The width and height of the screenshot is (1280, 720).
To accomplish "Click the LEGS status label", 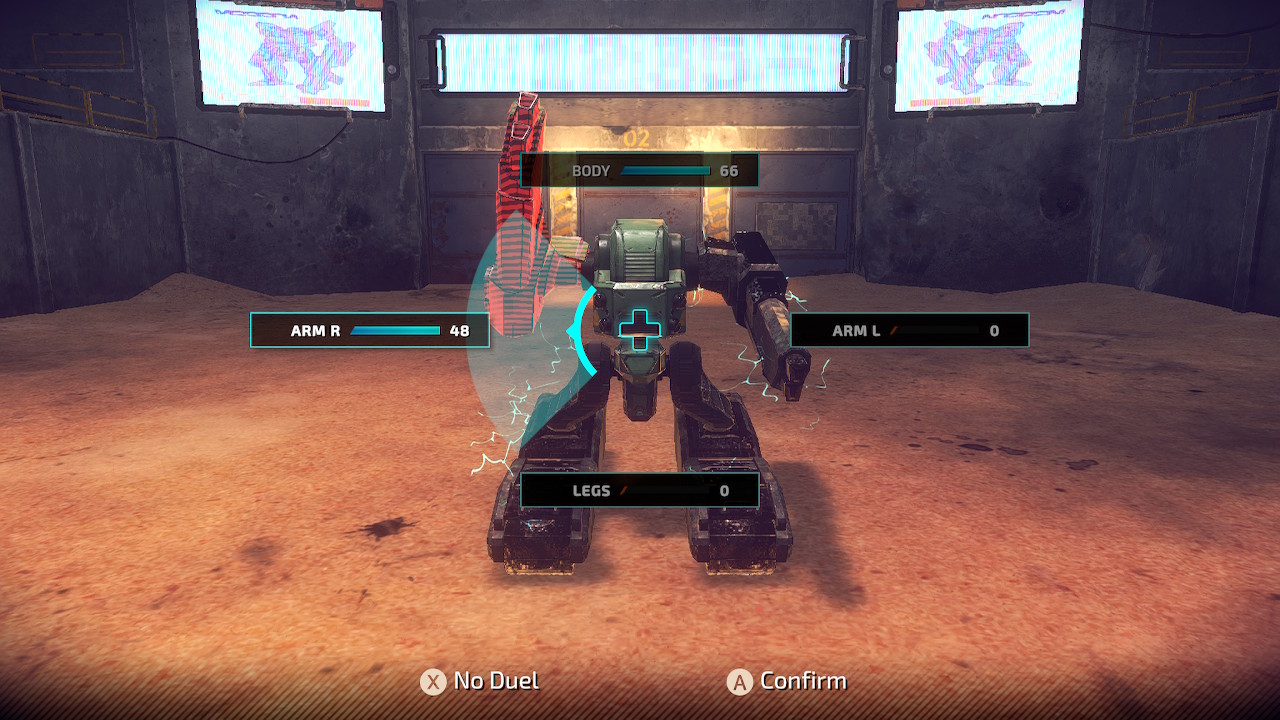I will (593, 491).
